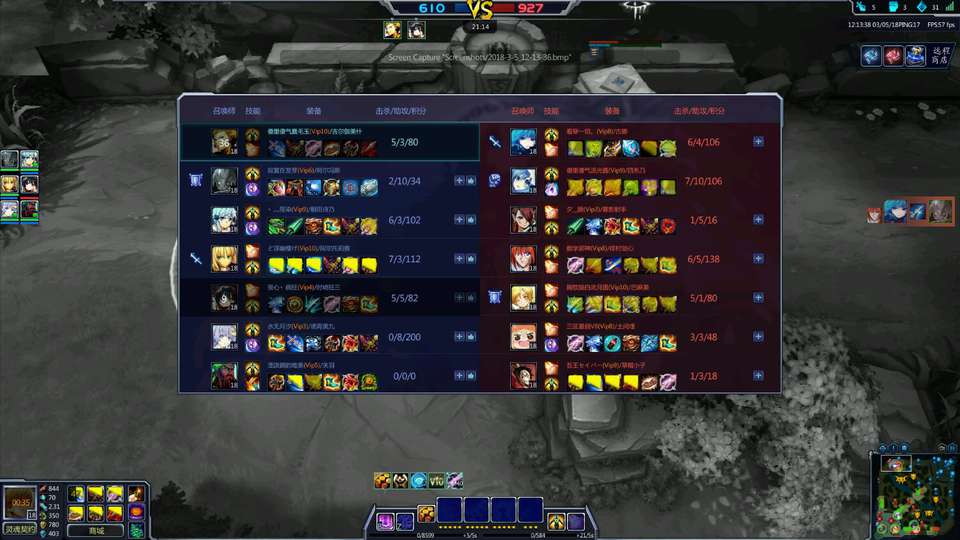The height and width of the screenshot is (540, 960).
Task: Click the plus button on the 5/1/80 row
Action: coord(758,297)
